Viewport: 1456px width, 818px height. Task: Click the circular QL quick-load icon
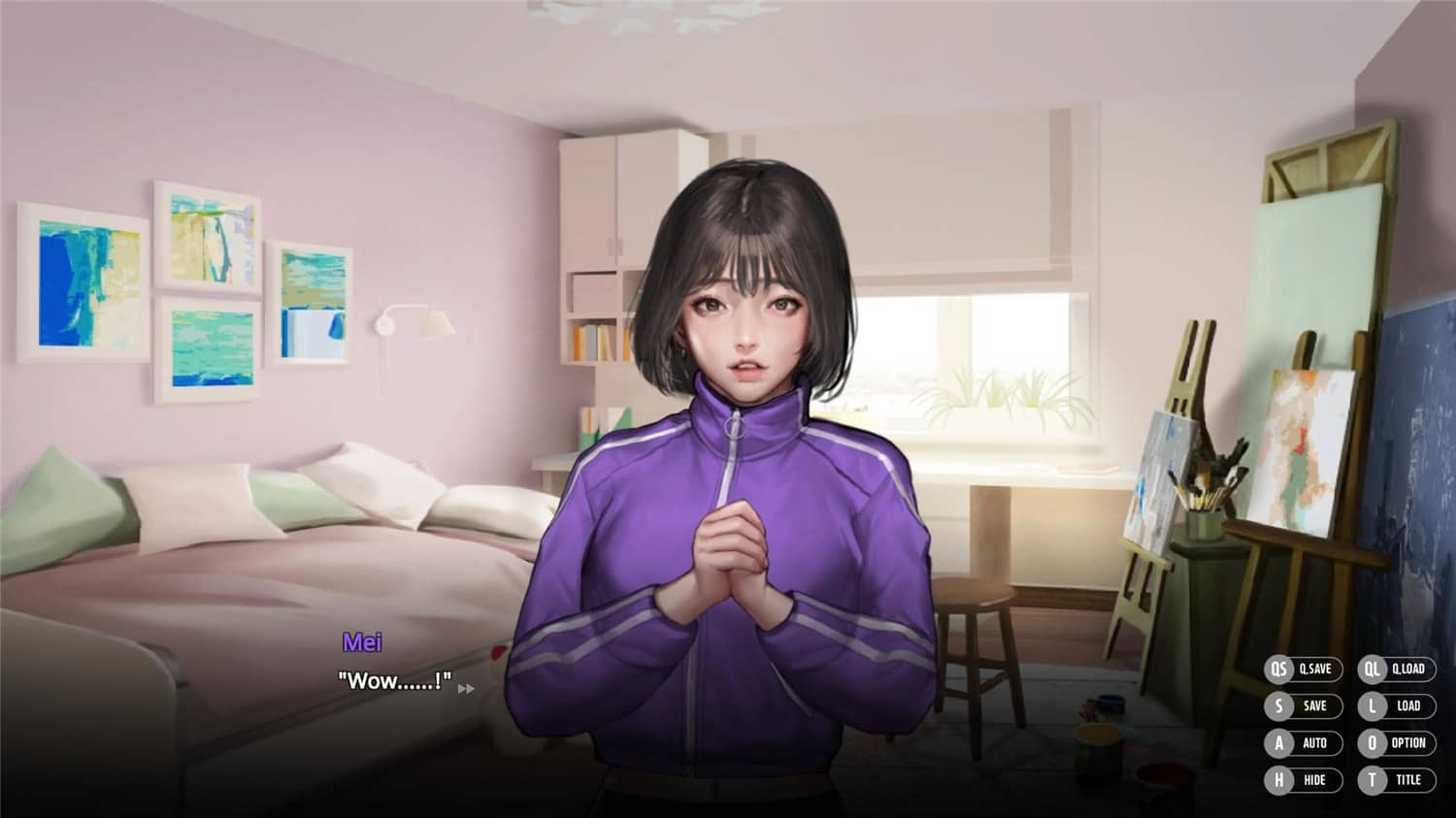click(1373, 670)
